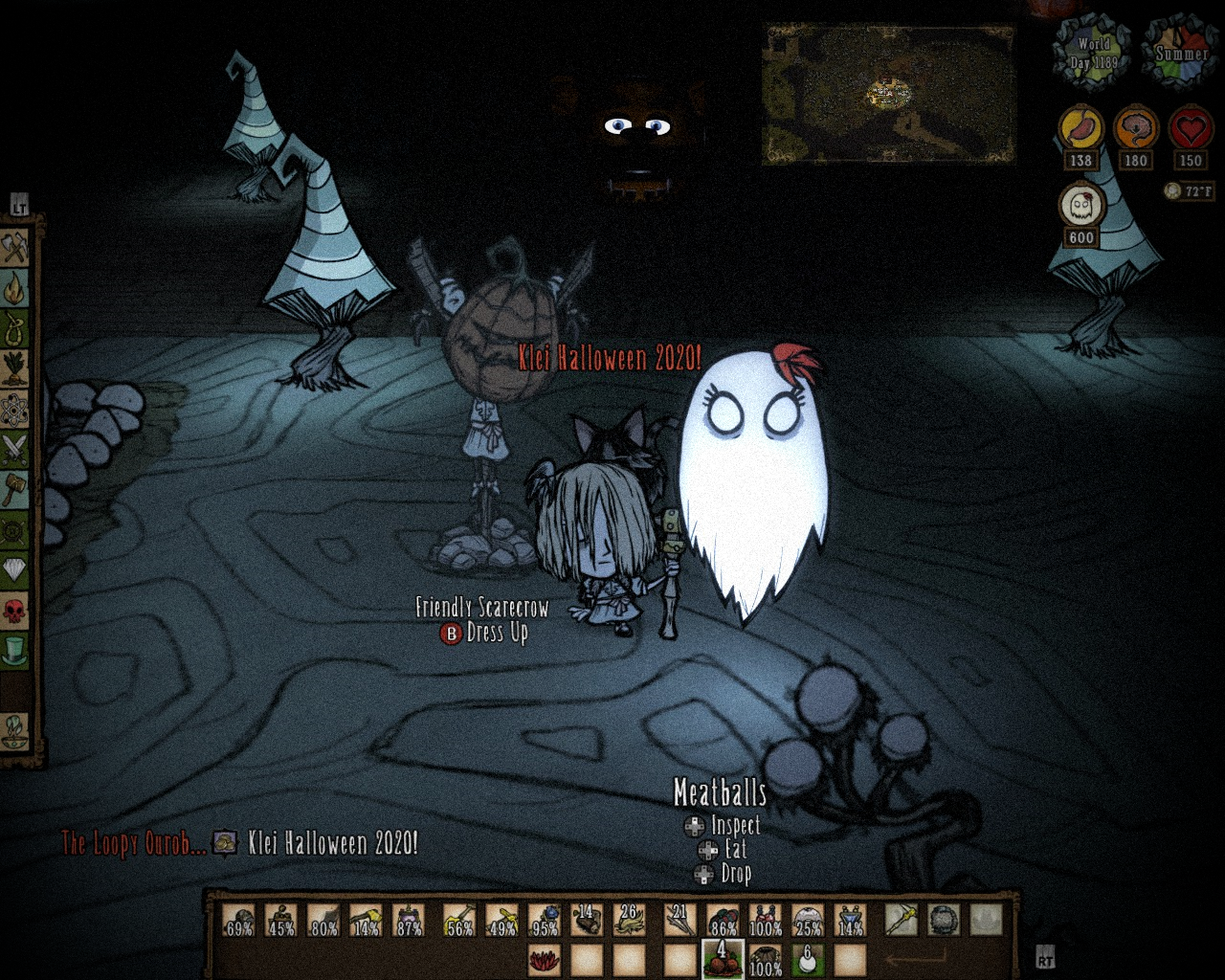The width and height of the screenshot is (1225, 980).
Task: Open the Fire crafting tab
Action: click(15, 289)
